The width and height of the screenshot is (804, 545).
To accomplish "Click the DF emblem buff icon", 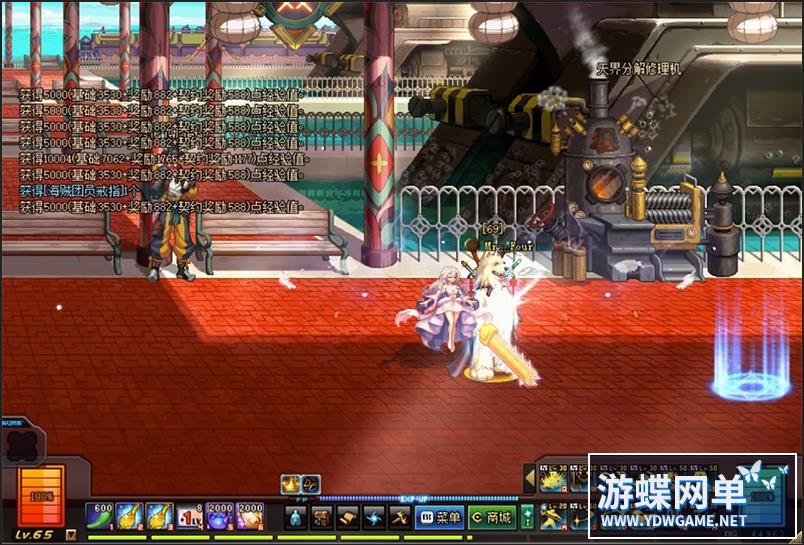I will (311, 484).
